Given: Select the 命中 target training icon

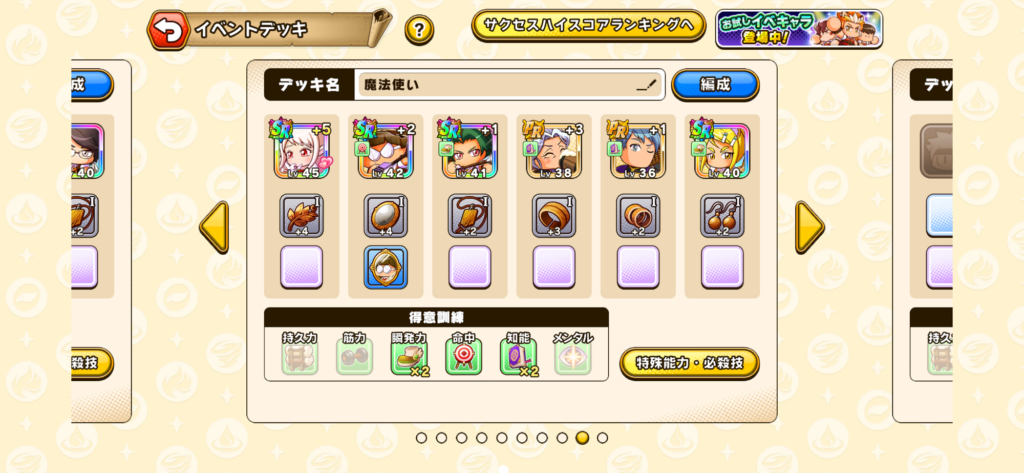Looking at the screenshot, I should pyautogui.click(x=463, y=357).
